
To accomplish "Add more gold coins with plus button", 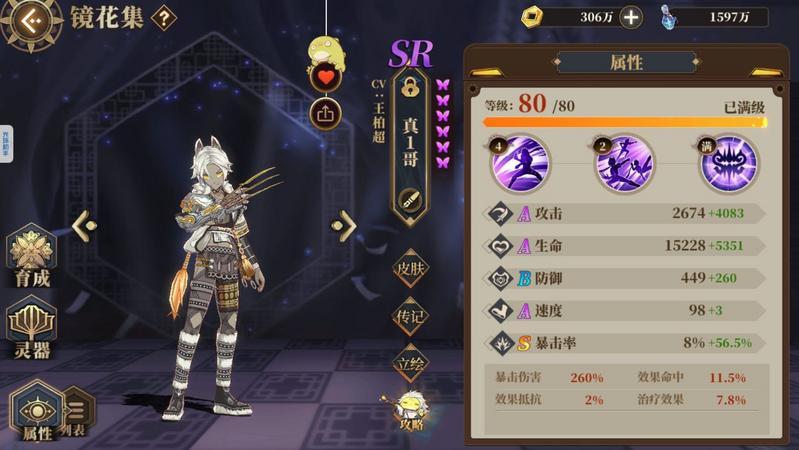I will 631,16.
